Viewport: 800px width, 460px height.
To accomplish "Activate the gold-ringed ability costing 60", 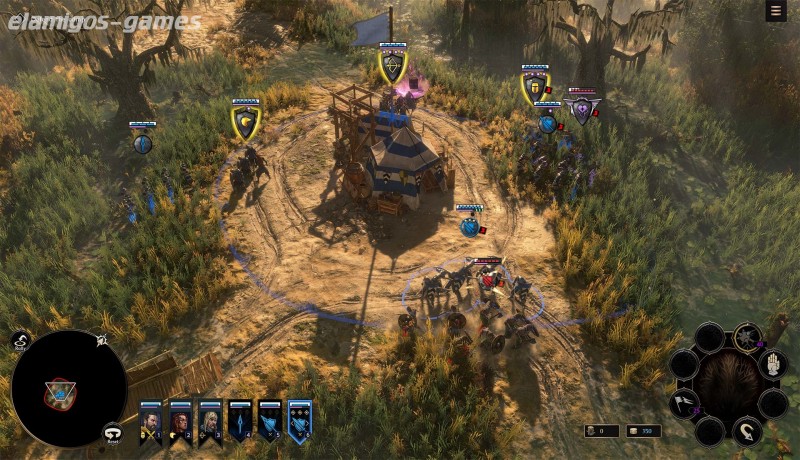I will tap(745, 337).
